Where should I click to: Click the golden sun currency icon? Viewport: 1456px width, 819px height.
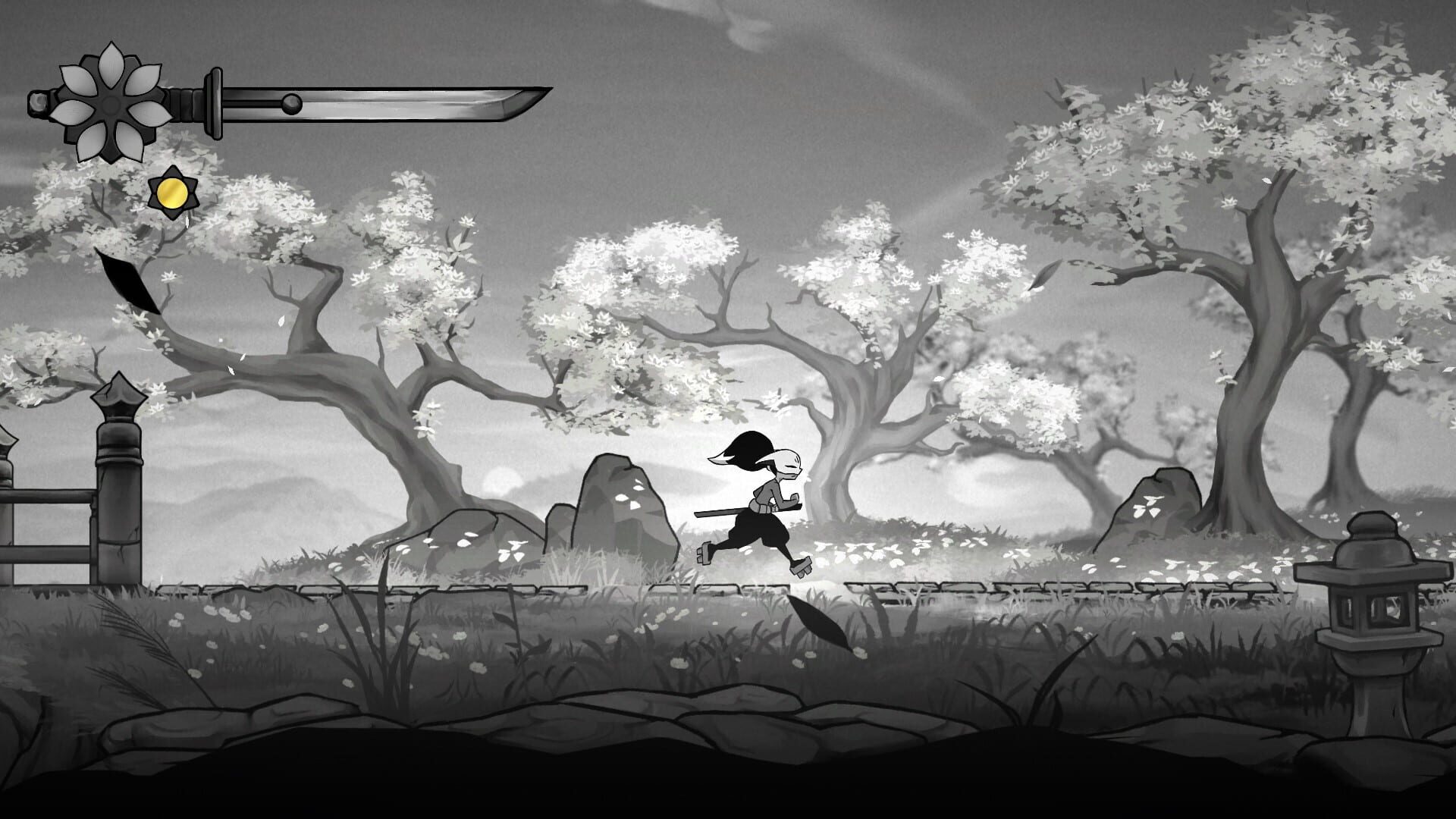pyautogui.click(x=173, y=193)
